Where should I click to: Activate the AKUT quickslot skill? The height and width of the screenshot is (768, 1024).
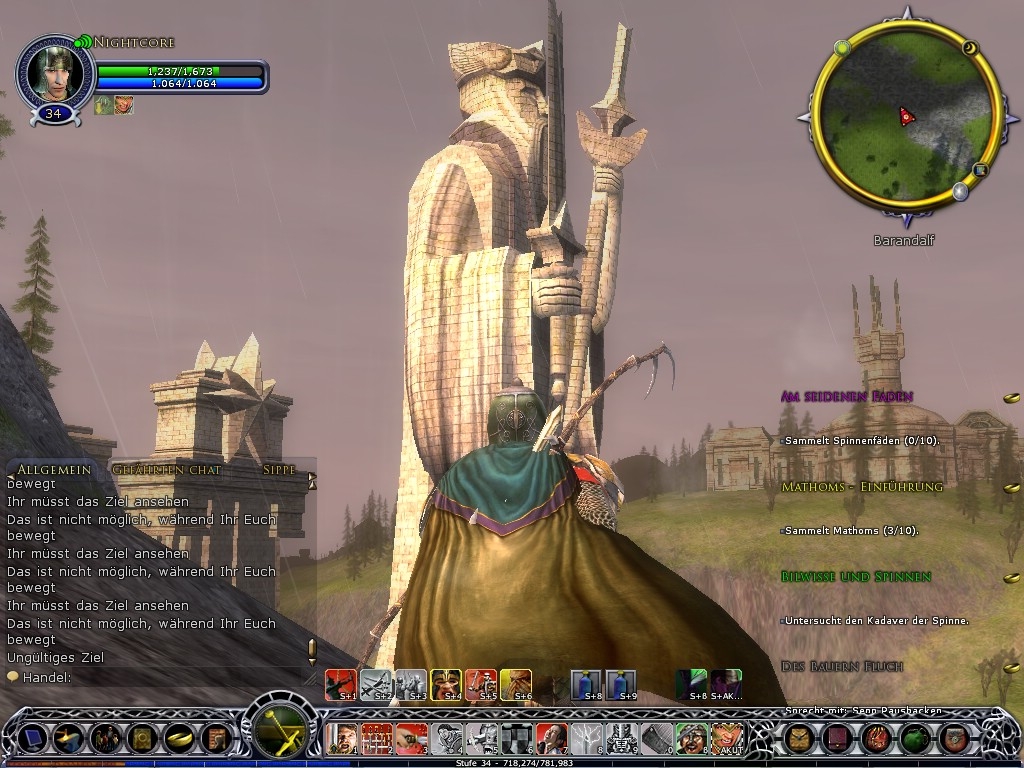727,739
